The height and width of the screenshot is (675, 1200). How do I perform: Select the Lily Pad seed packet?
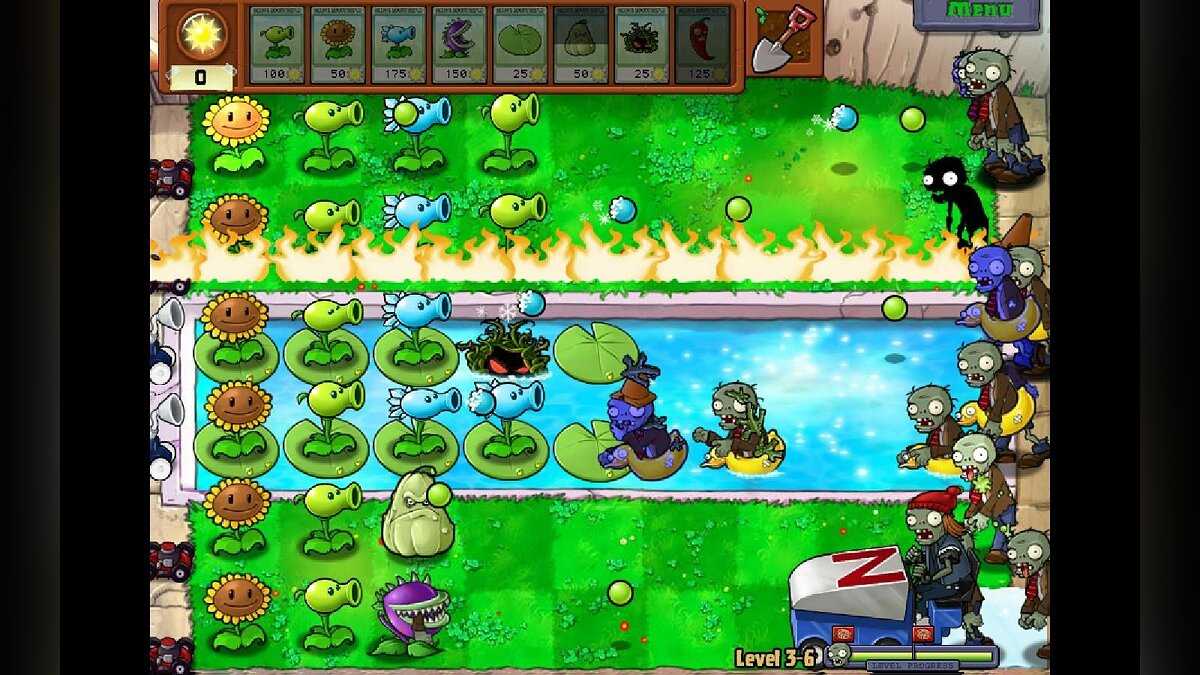pyautogui.click(x=520, y=45)
